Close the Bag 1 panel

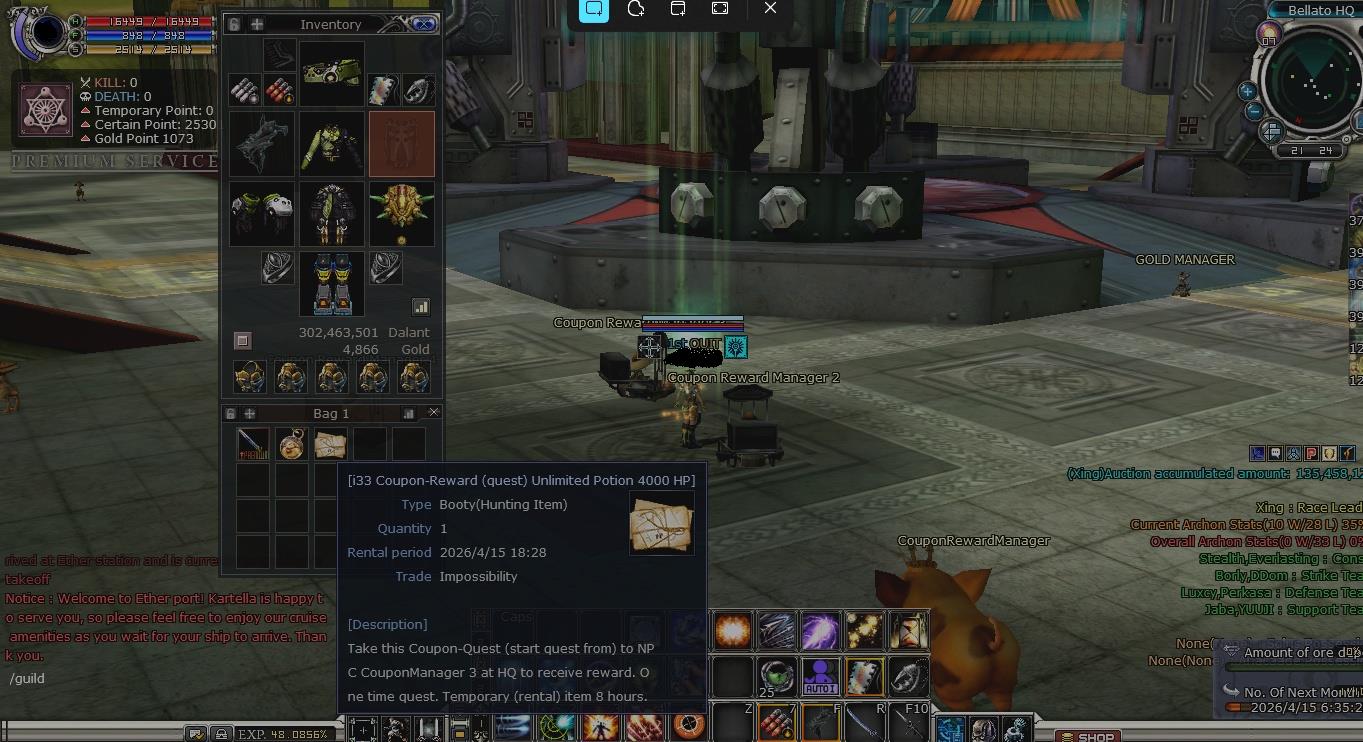pyautogui.click(x=433, y=412)
